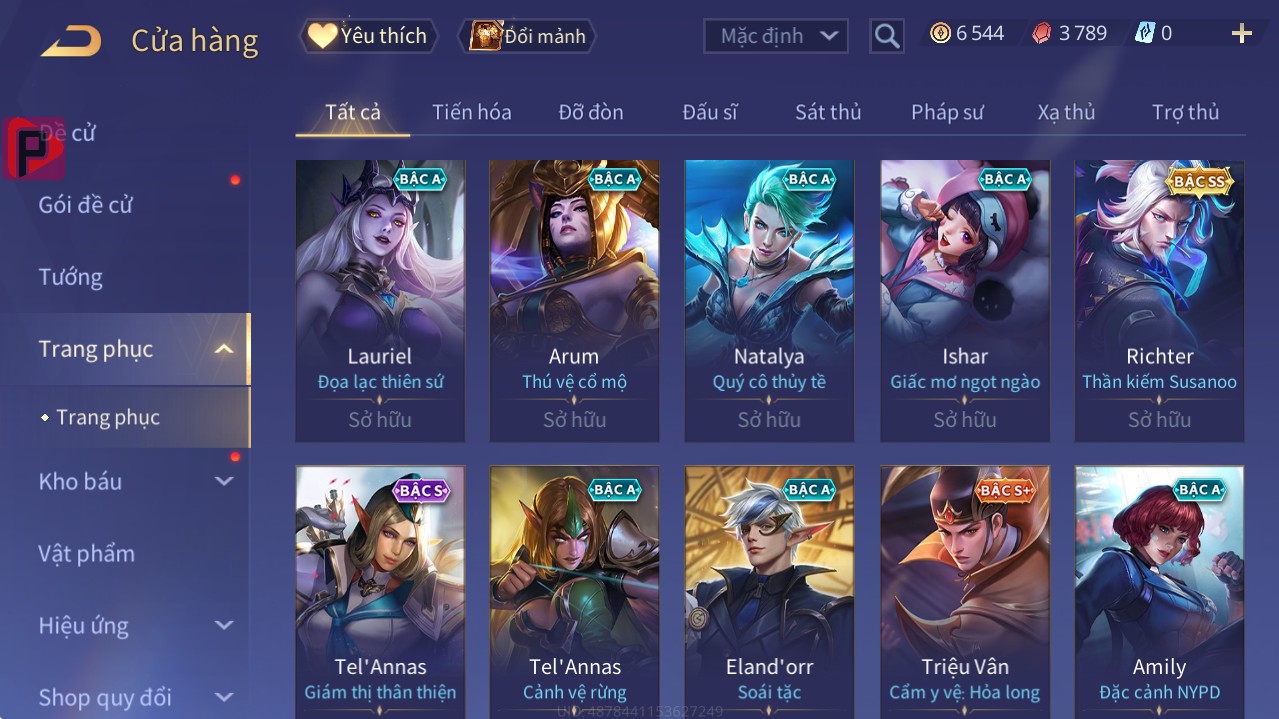The width and height of the screenshot is (1279, 719).
Task: Open Gói đề cử in sidebar
Action: click(x=86, y=205)
